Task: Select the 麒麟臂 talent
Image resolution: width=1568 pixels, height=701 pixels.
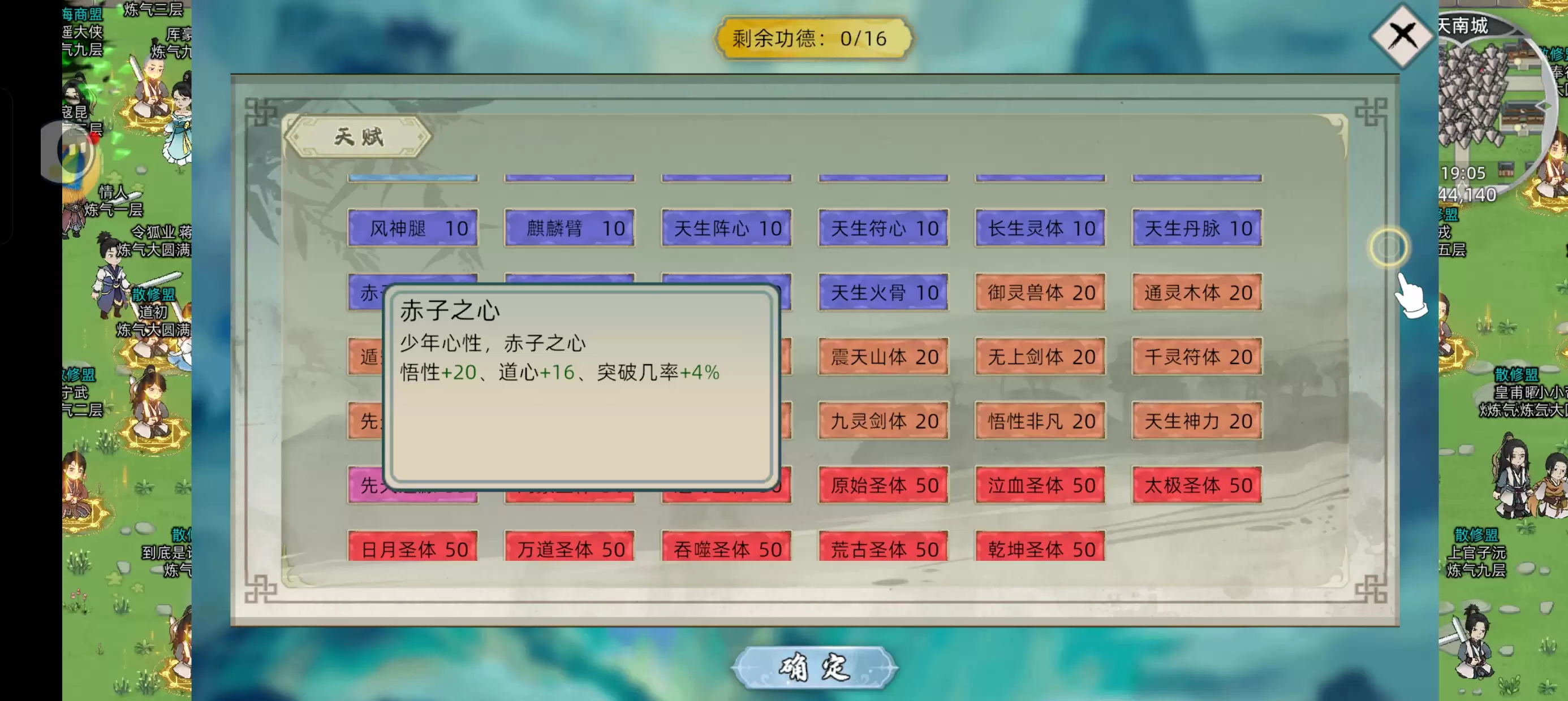Action: [x=570, y=228]
